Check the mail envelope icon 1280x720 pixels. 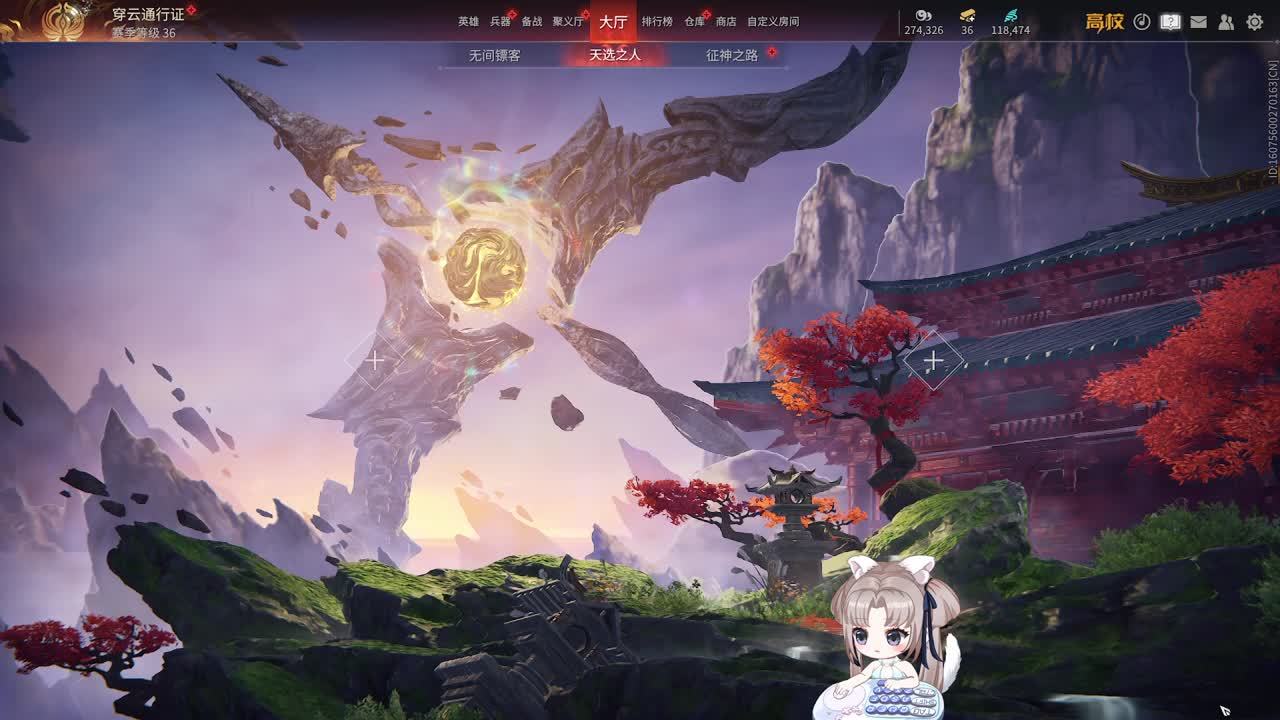pyautogui.click(x=1198, y=21)
